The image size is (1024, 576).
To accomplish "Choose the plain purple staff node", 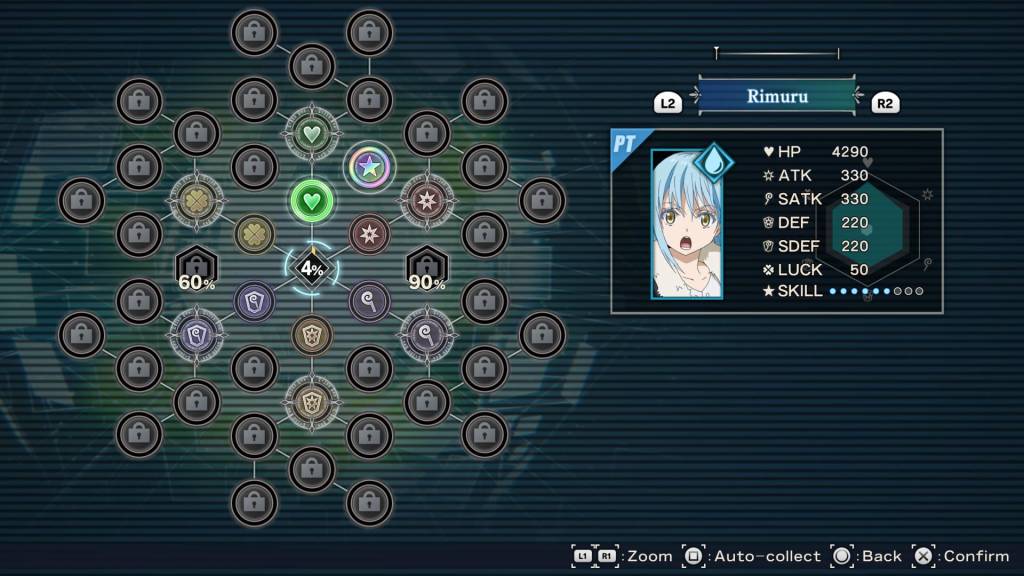I will point(369,301).
